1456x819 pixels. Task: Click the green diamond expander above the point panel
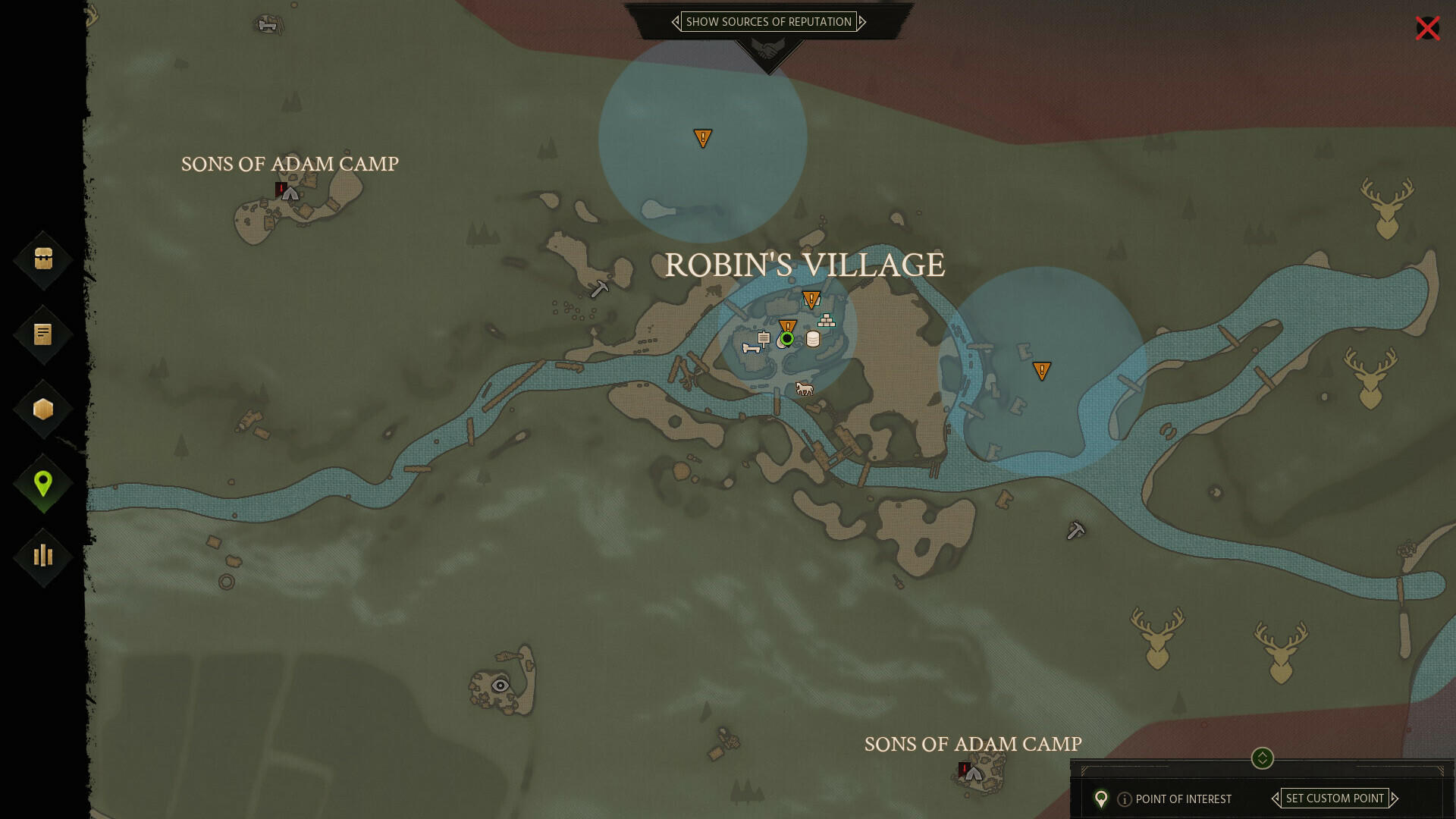pos(1260,760)
